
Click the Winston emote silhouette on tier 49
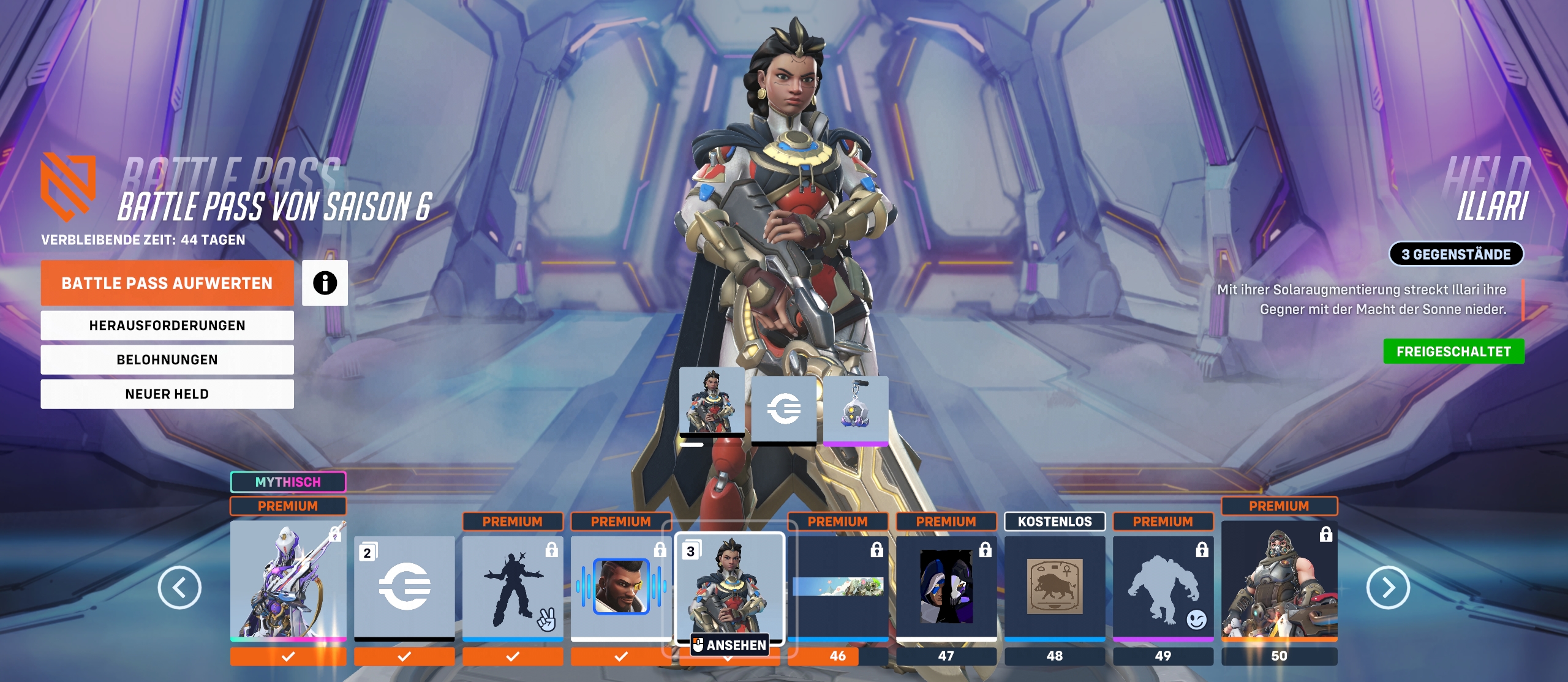pyautogui.click(x=1163, y=586)
